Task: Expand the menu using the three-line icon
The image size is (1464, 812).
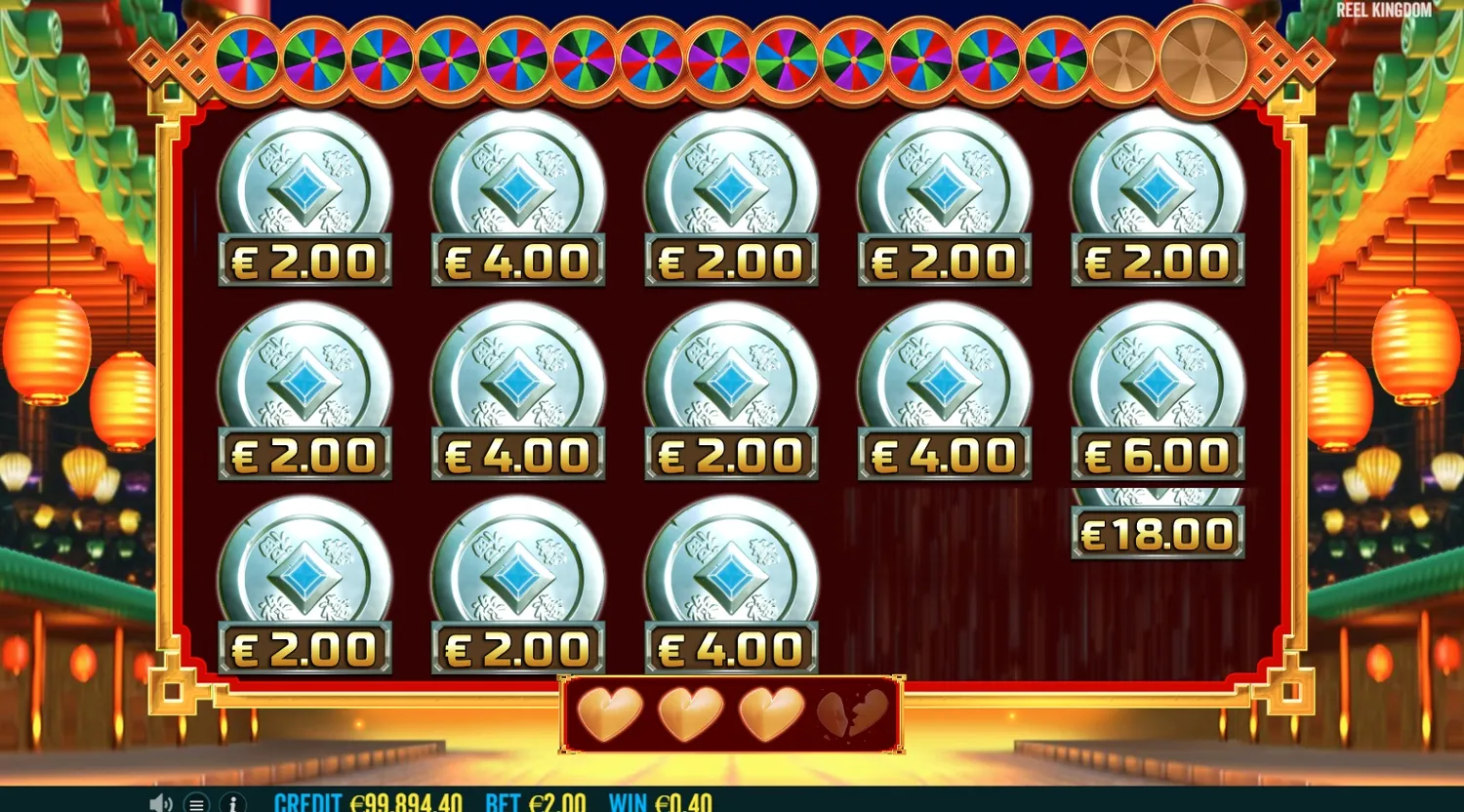Action: pos(197,804)
